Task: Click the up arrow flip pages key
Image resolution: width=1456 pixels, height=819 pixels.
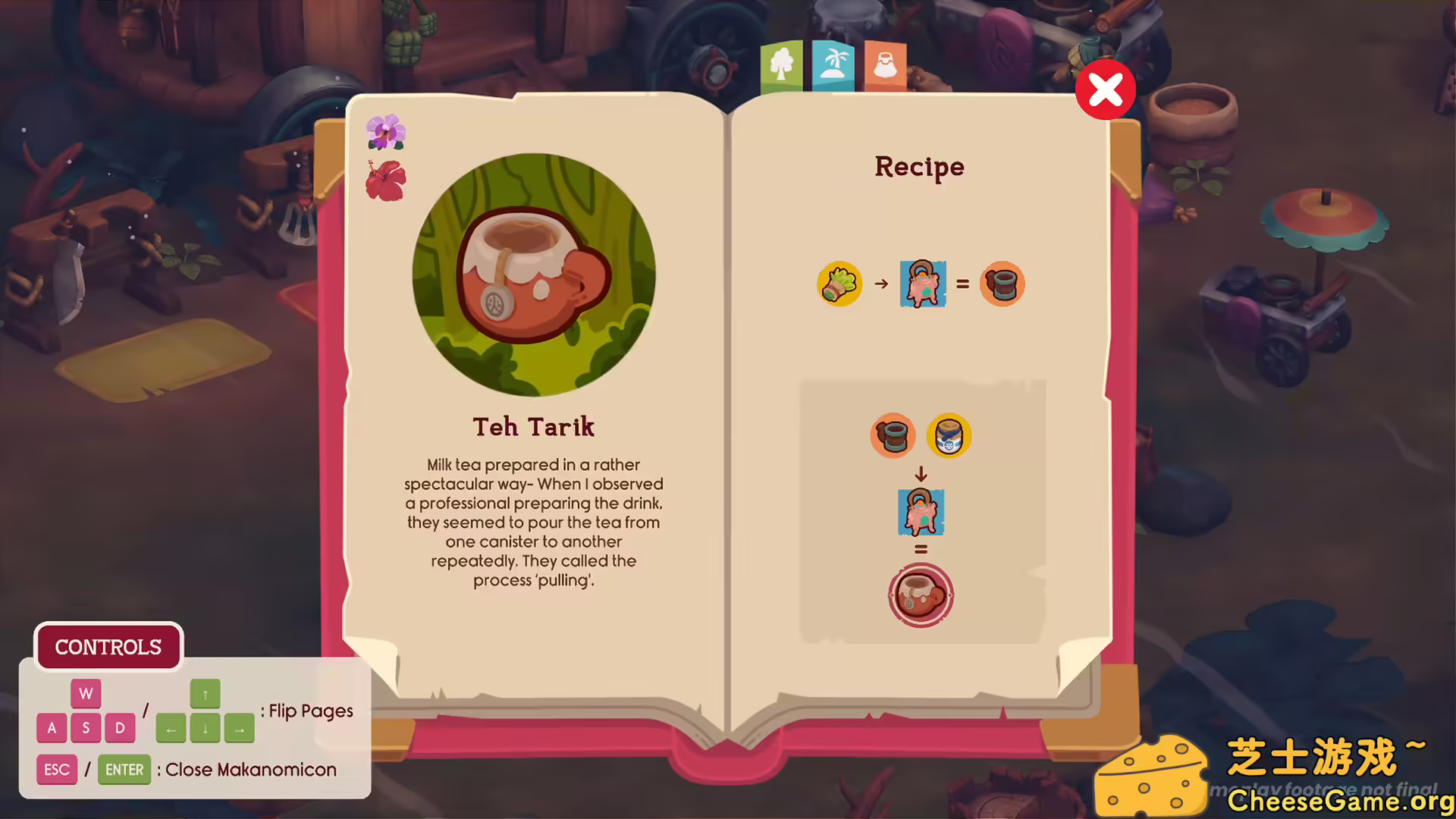Action: click(205, 693)
